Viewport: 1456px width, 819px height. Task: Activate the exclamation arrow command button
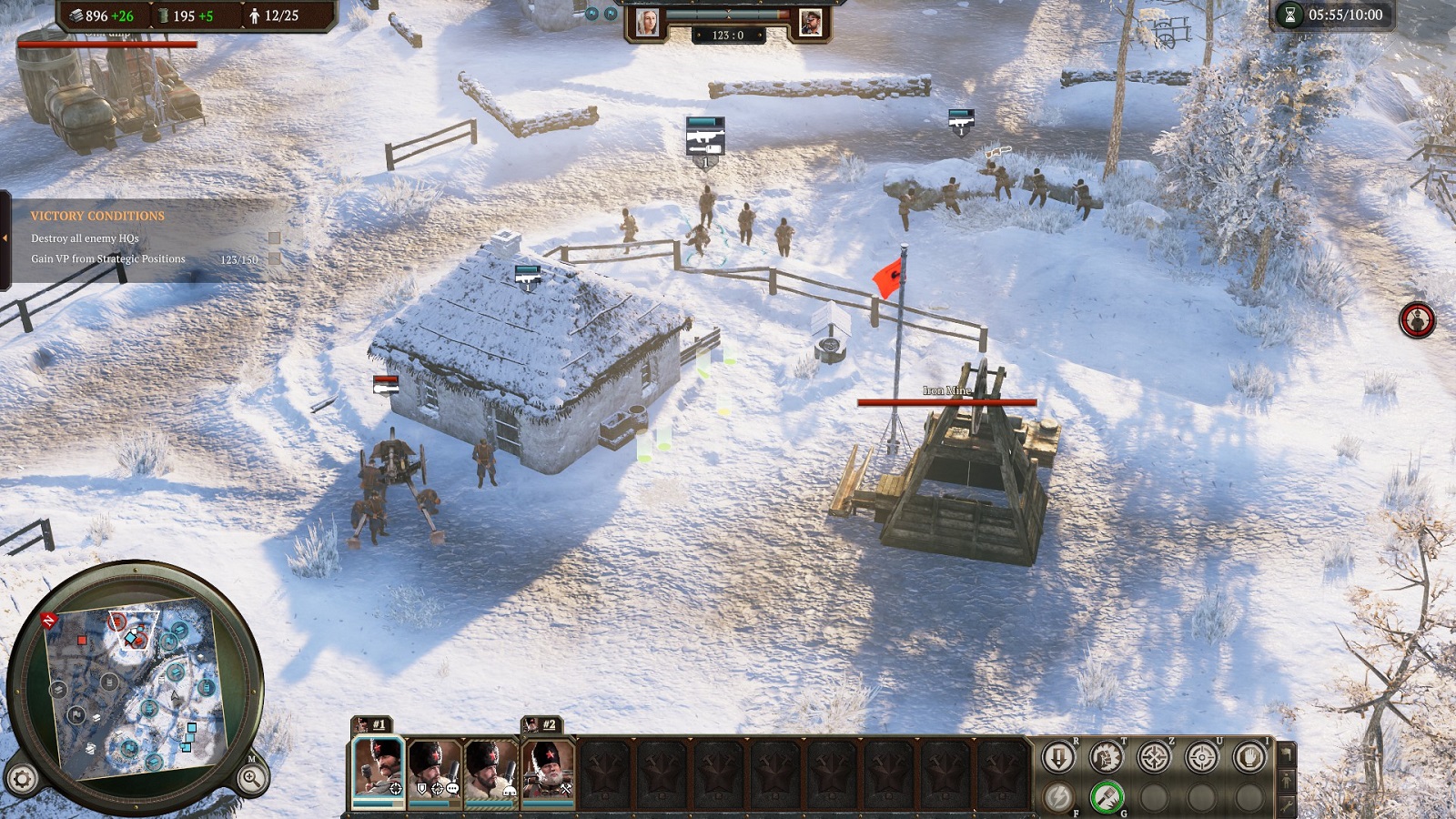[1058, 757]
